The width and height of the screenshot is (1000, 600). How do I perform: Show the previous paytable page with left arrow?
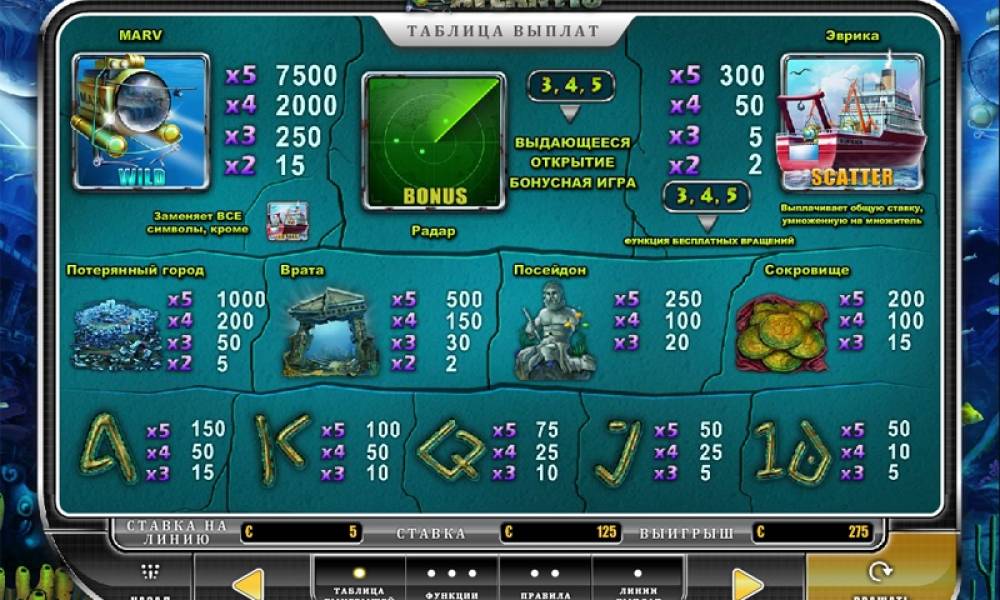tap(247, 584)
